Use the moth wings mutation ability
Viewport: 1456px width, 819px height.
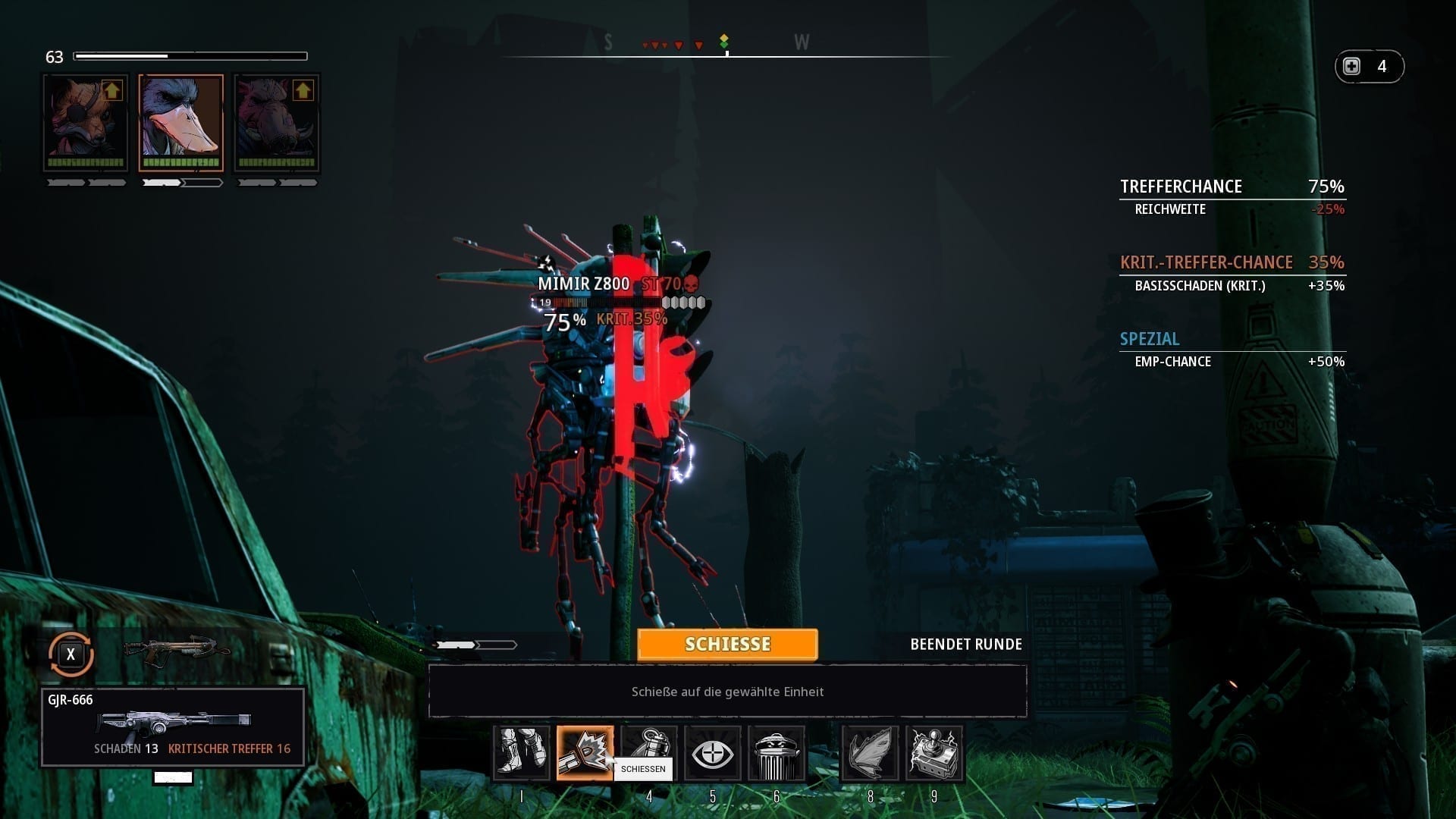[x=870, y=753]
